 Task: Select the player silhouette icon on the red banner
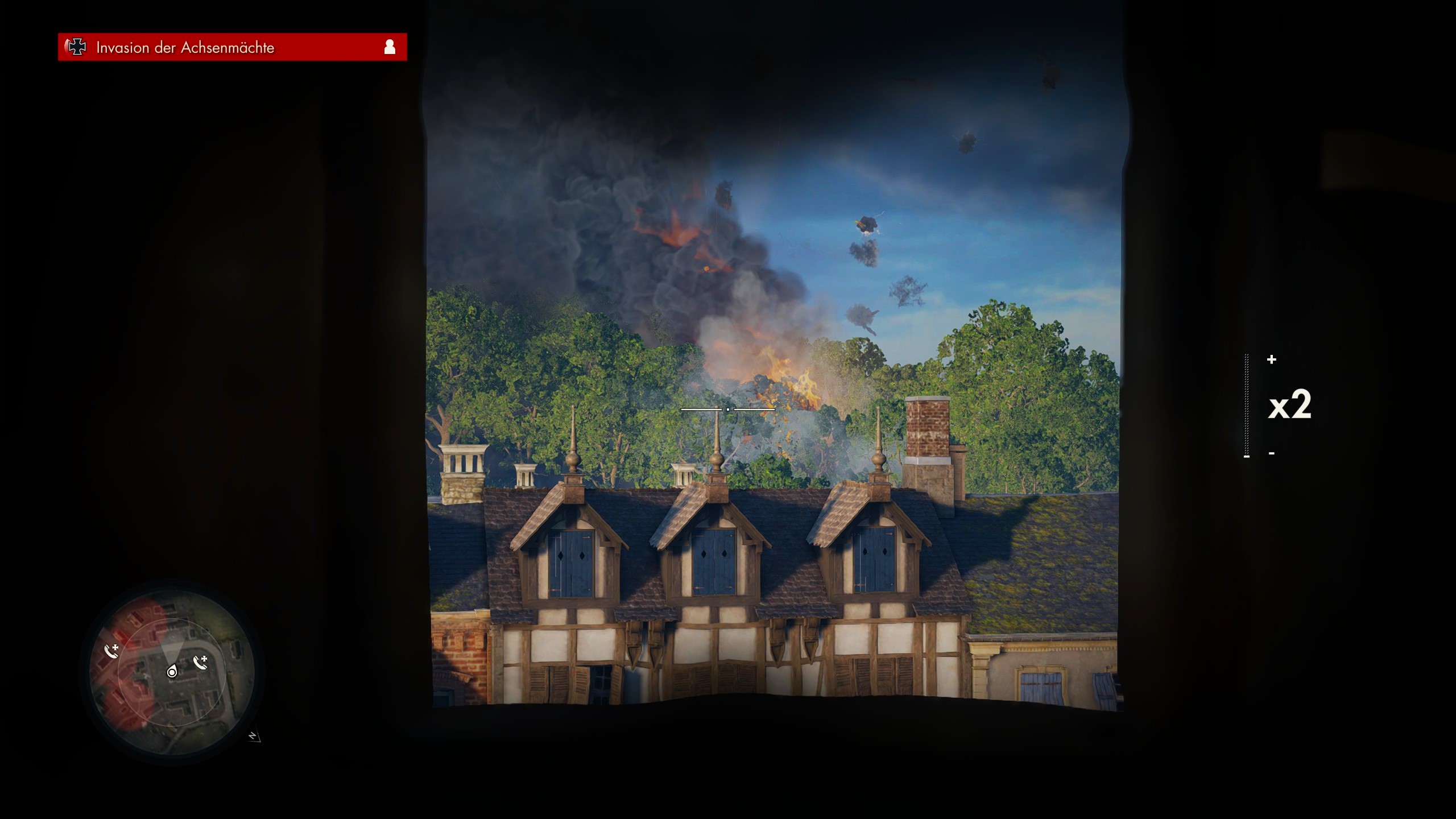pyautogui.click(x=390, y=47)
